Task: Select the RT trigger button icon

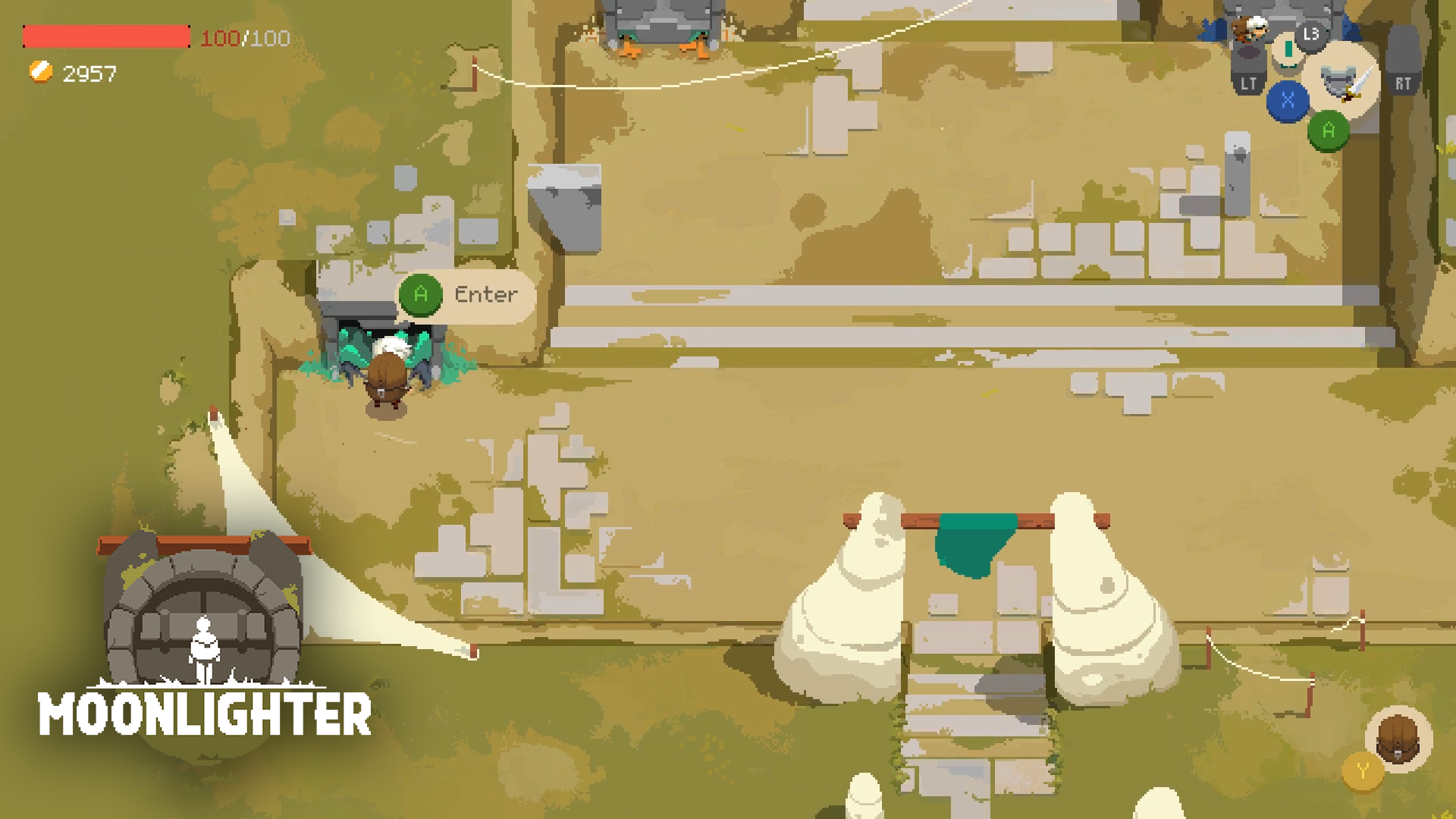Action: click(x=1402, y=82)
